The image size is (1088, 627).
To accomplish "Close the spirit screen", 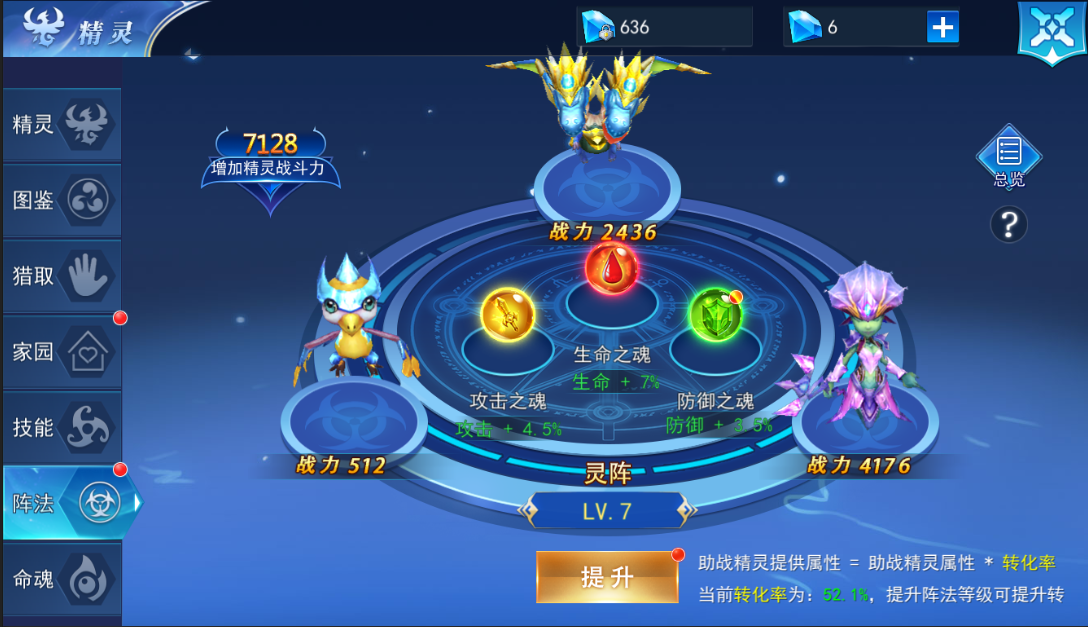I will point(1050,31).
